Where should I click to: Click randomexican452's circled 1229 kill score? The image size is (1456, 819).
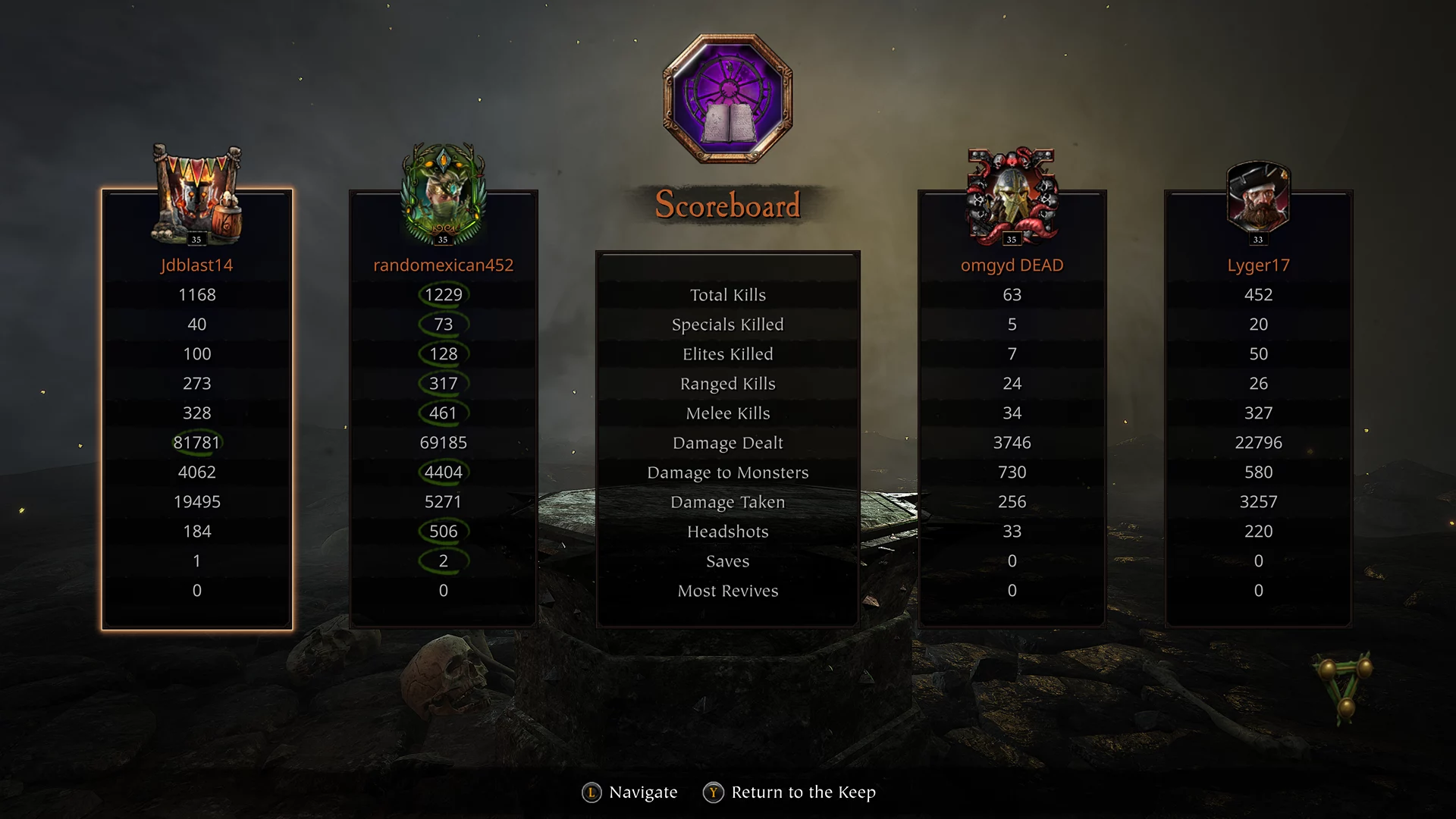(x=443, y=295)
